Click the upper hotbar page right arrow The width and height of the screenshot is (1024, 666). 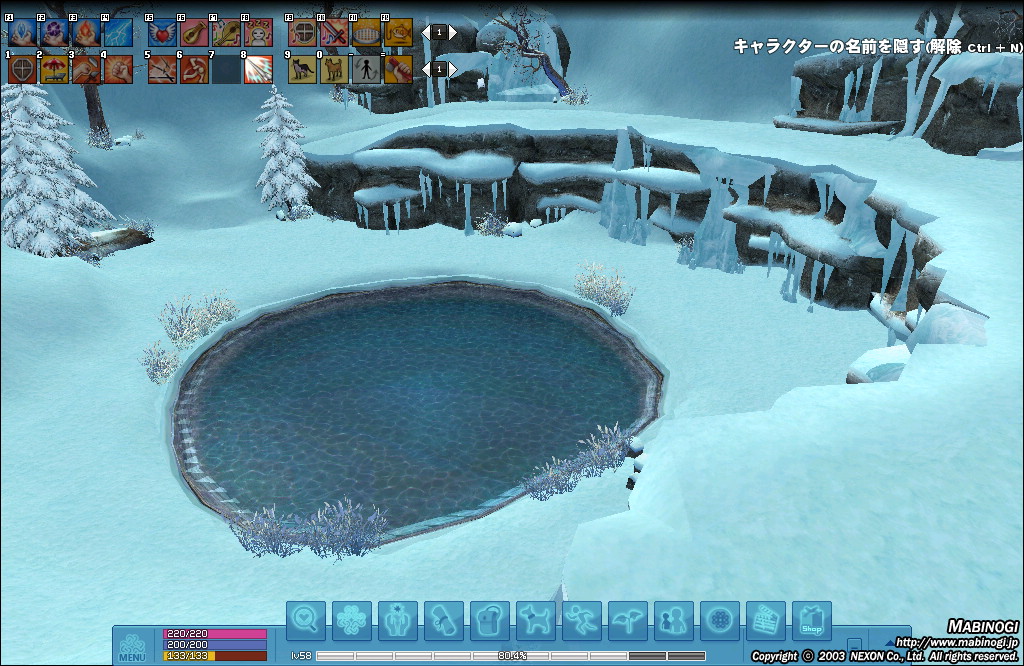coord(453,32)
